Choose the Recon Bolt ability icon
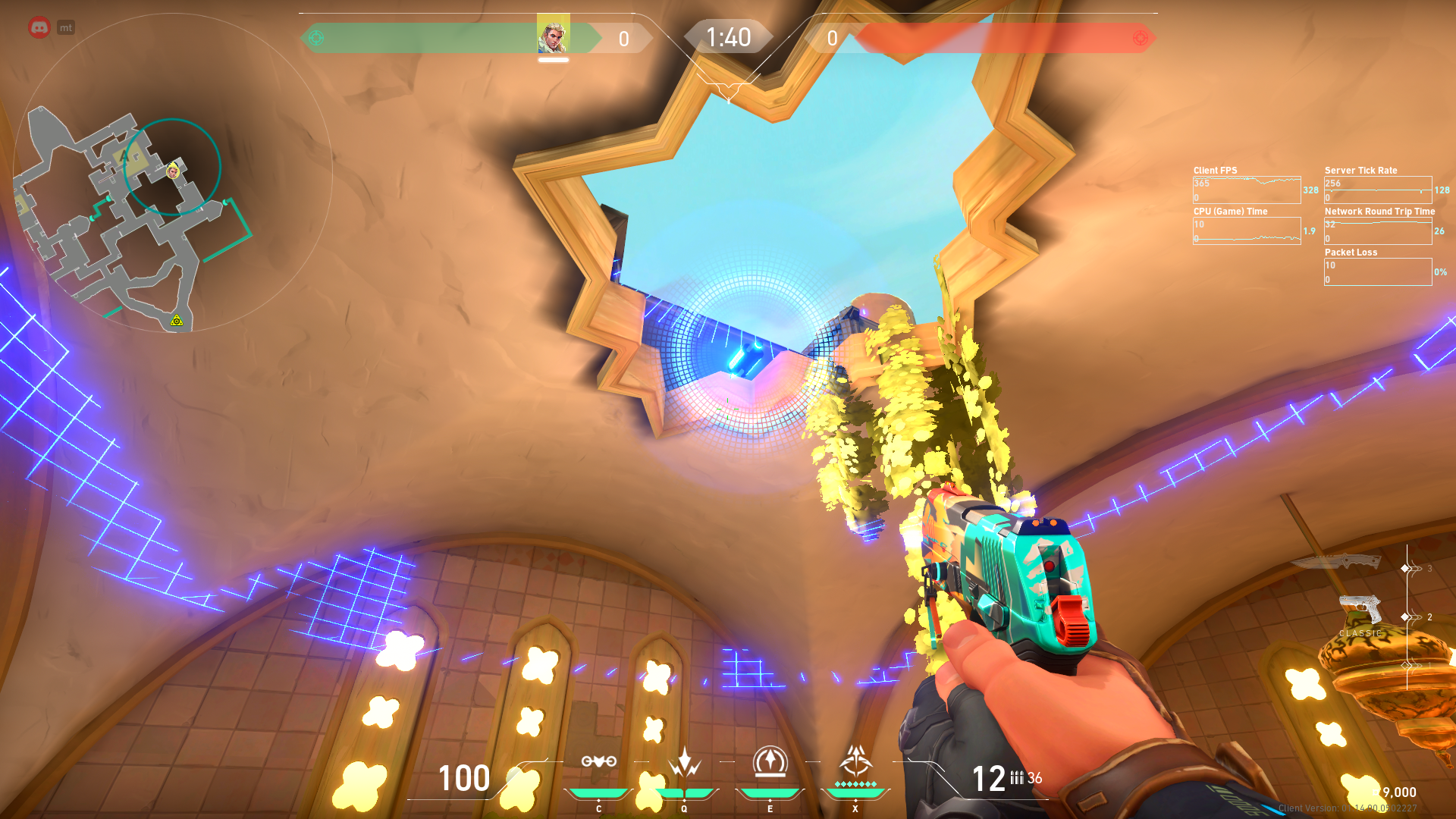Image resolution: width=1456 pixels, height=819 pixels. tap(770, 761)
